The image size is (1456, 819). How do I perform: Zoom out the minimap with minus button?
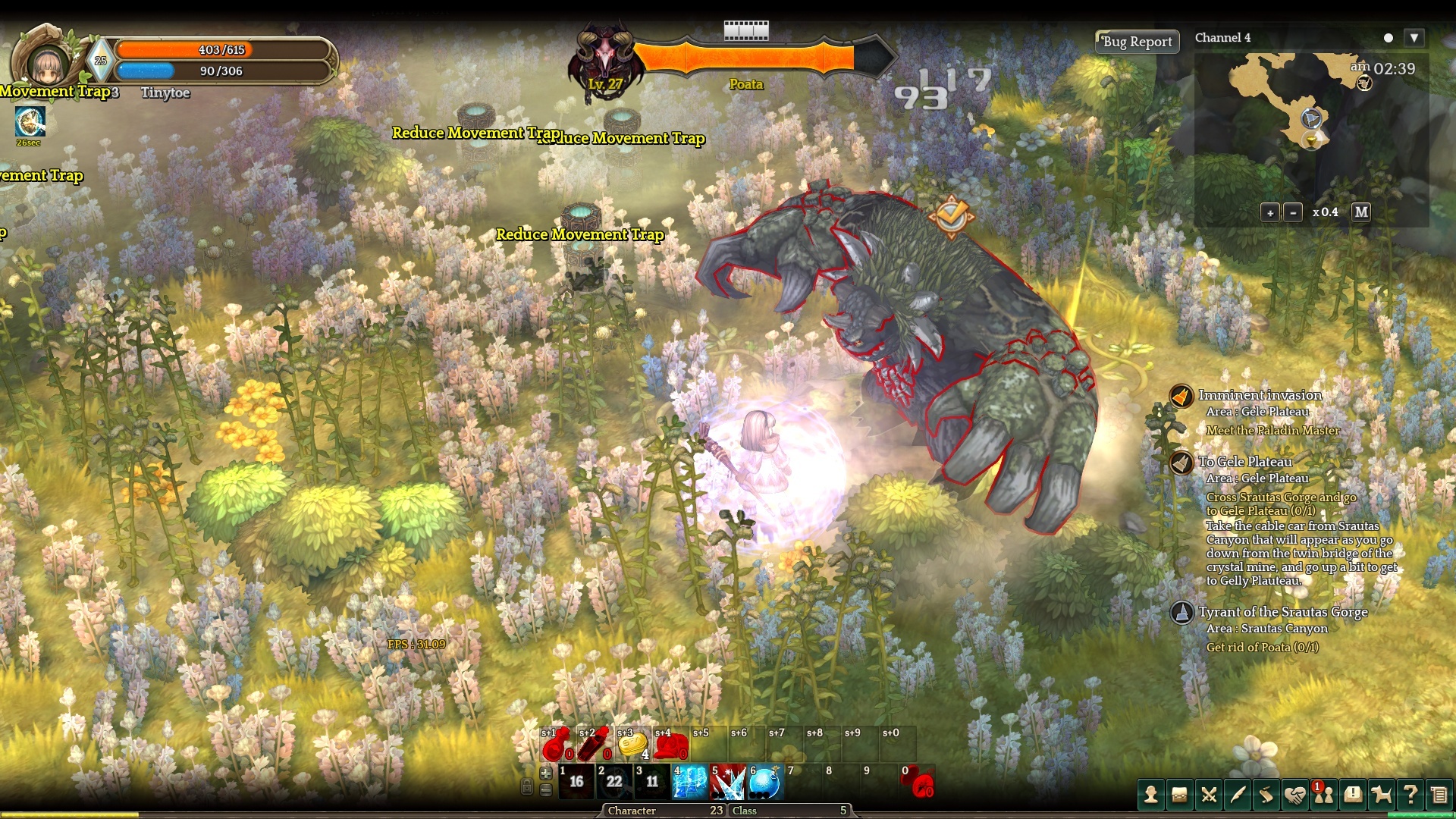click(x=1294, y=212)
